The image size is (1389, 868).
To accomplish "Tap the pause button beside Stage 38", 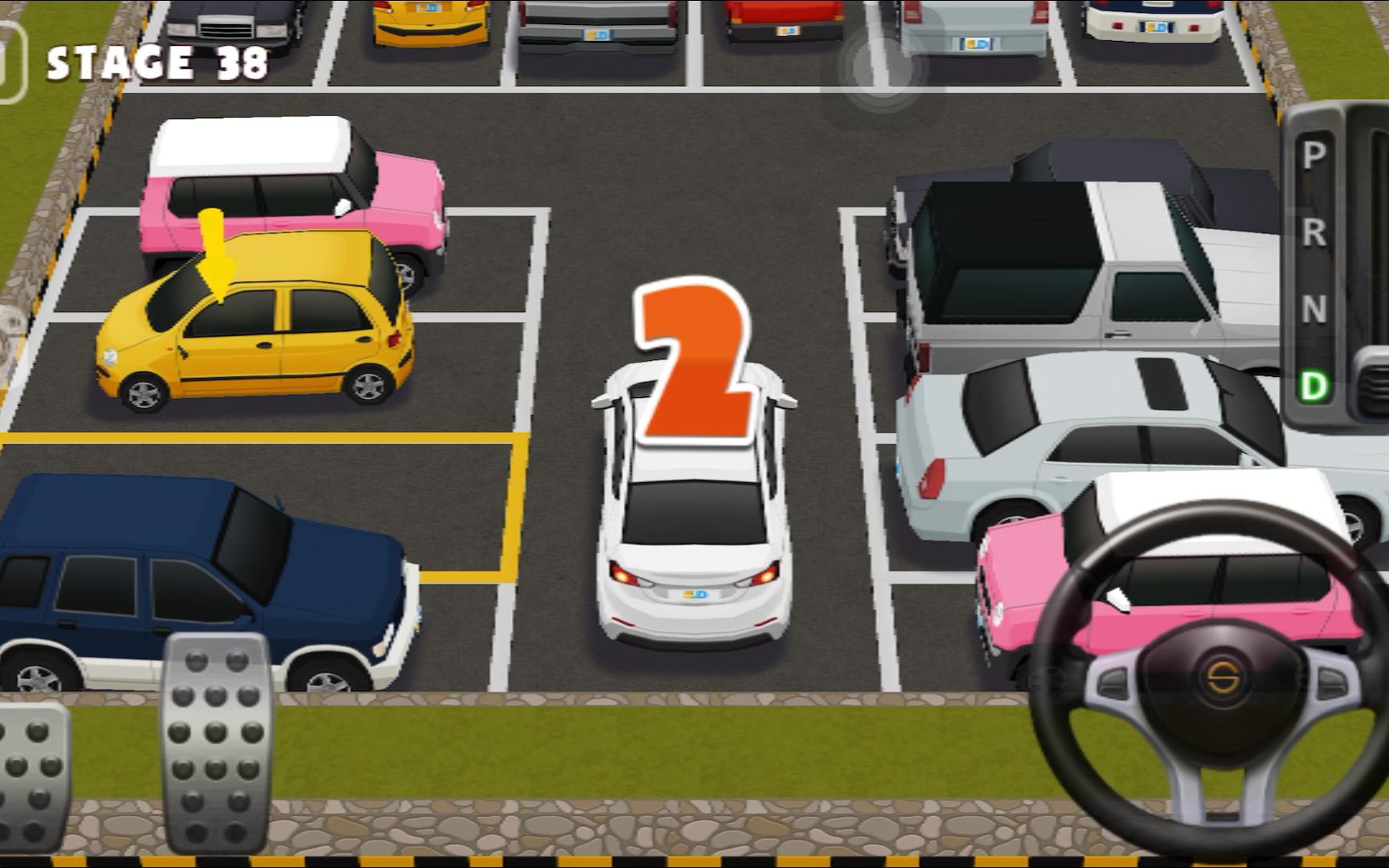I will tap(10, 63).
